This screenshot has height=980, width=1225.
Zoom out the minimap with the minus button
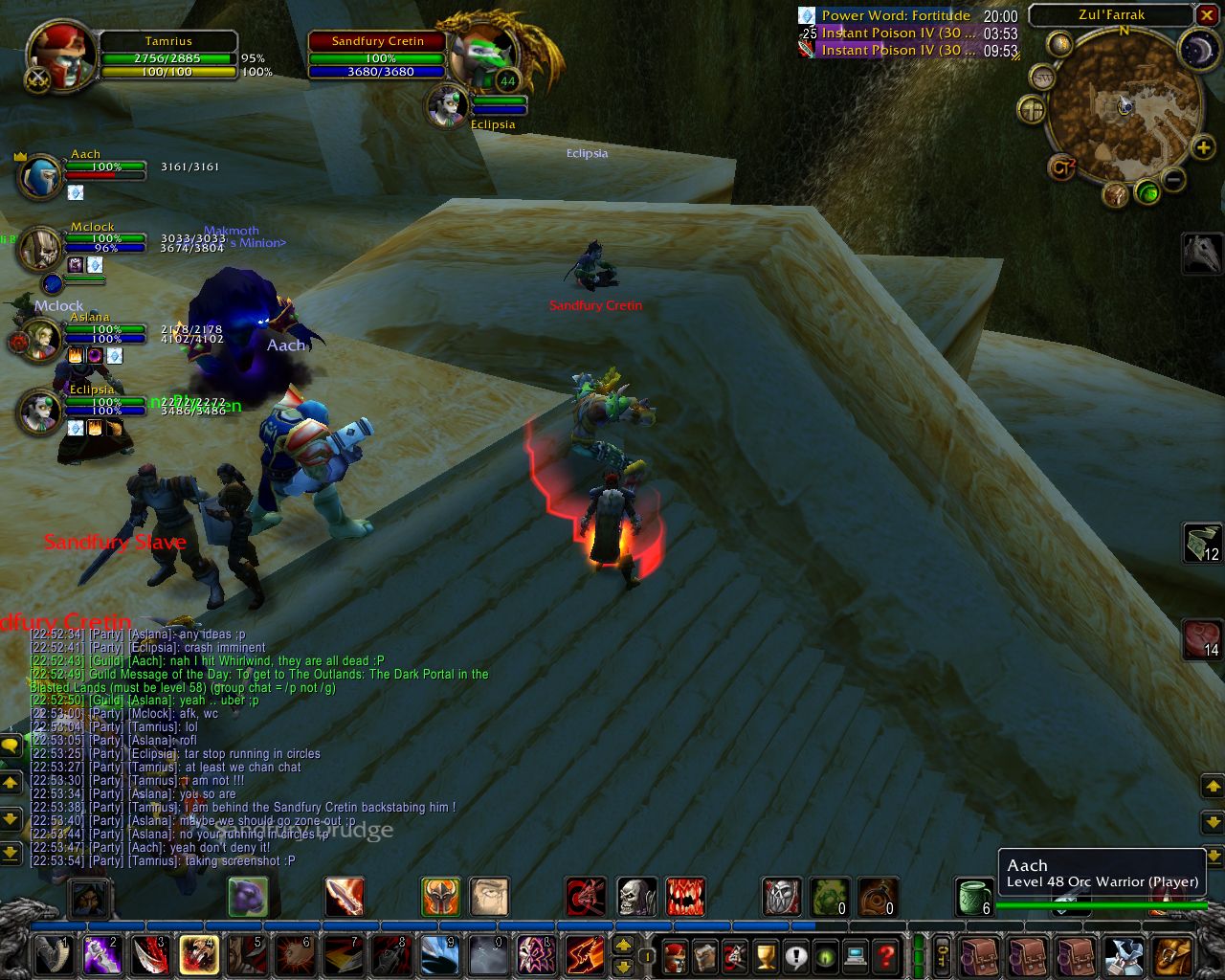tap(1173, 178)
